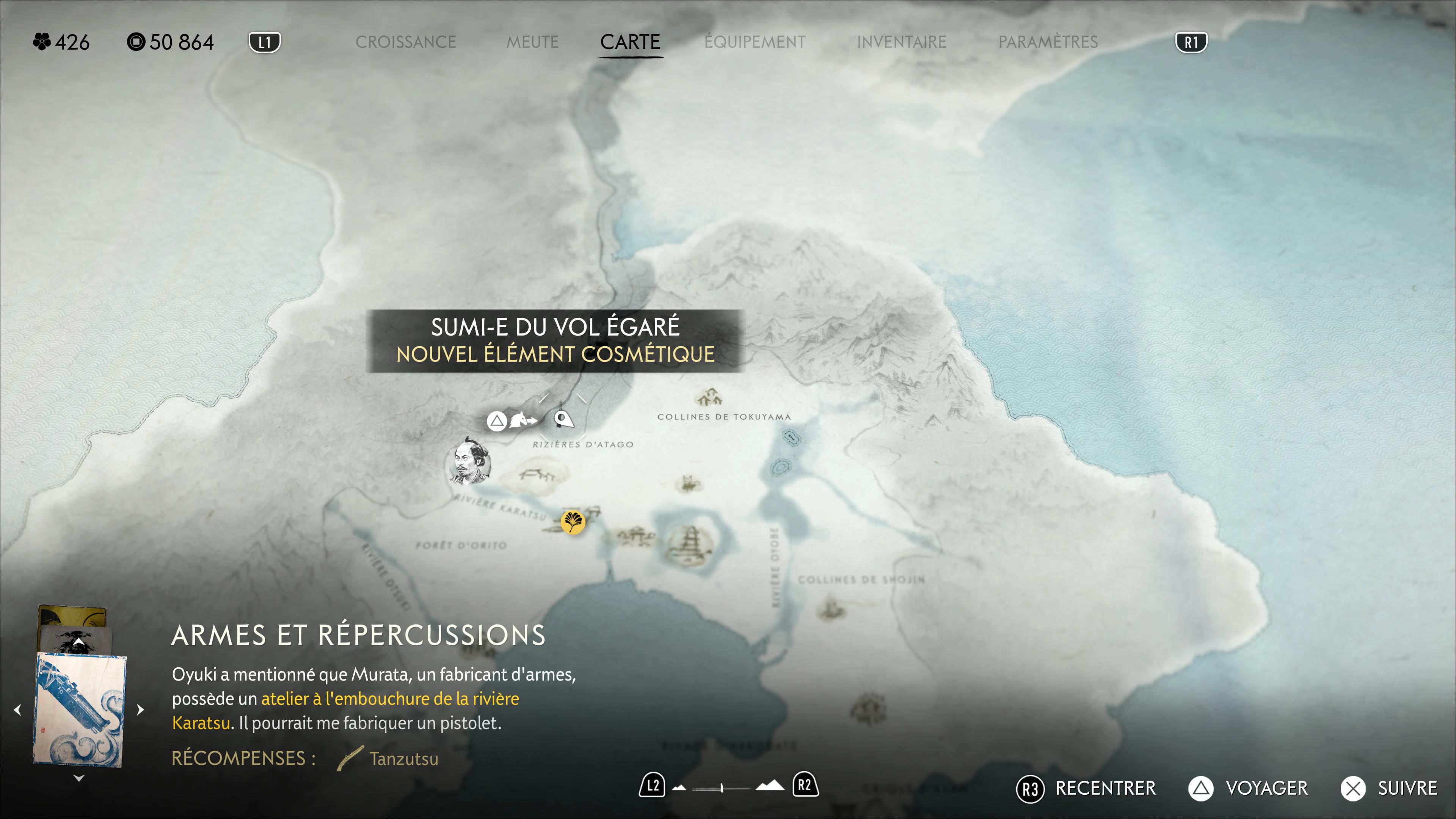Show the previous quest card with left arrow

(x=17, y=709)
